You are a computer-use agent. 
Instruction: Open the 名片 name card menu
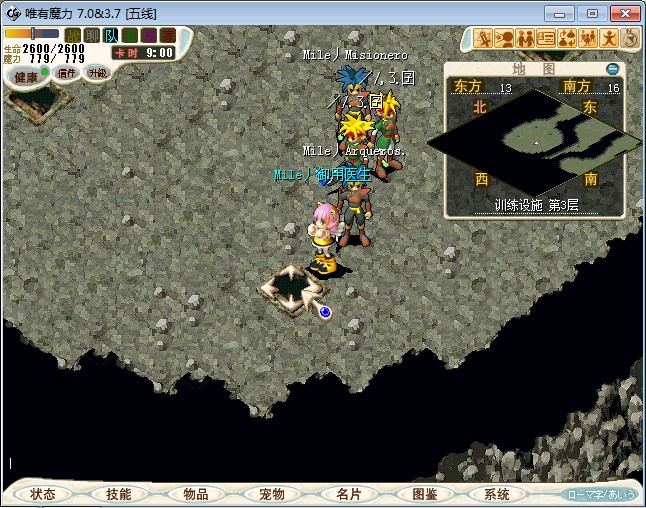[347, 494]
